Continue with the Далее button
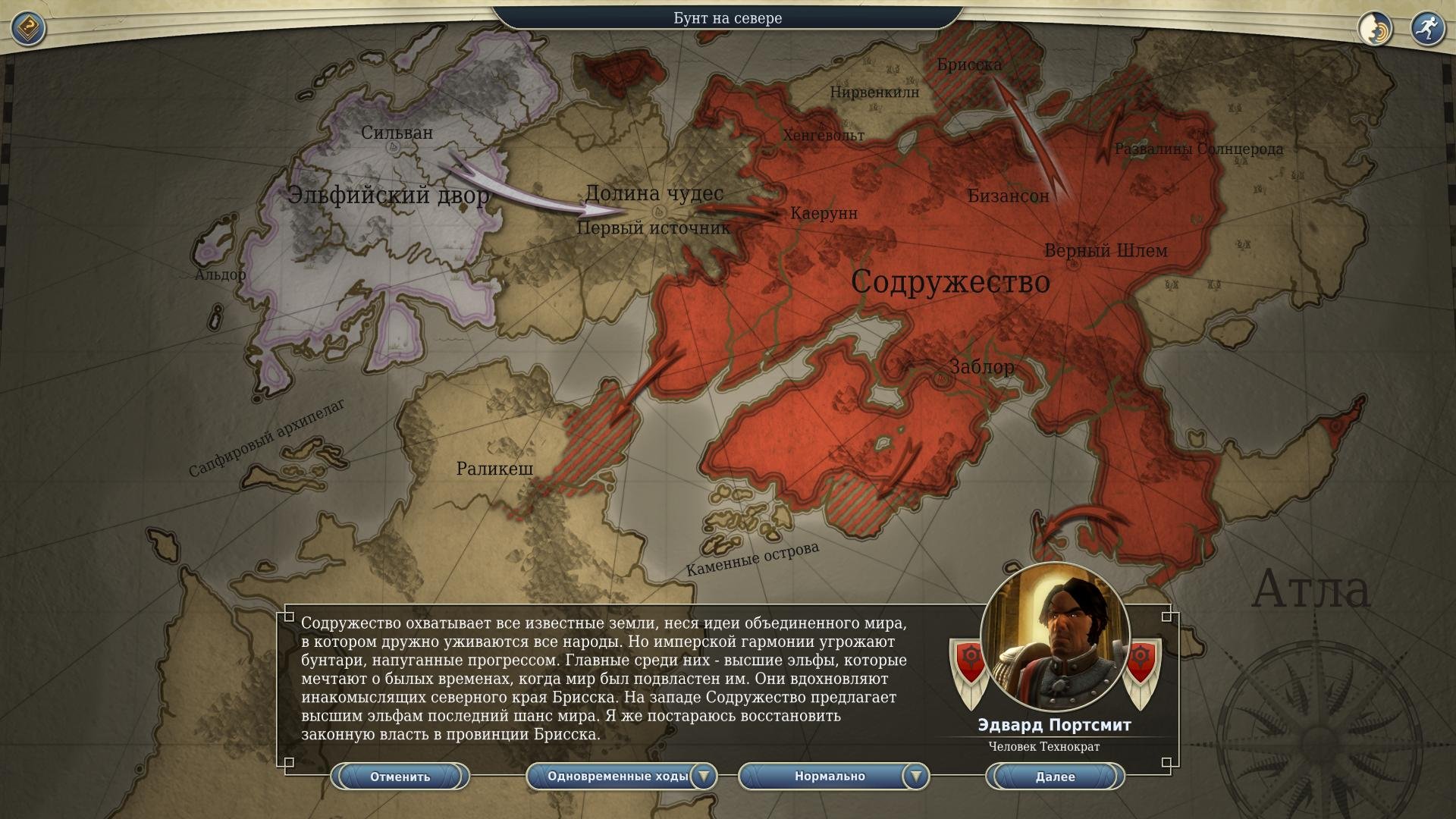Screen dimensions: 1456x819 pos(1055,777)
